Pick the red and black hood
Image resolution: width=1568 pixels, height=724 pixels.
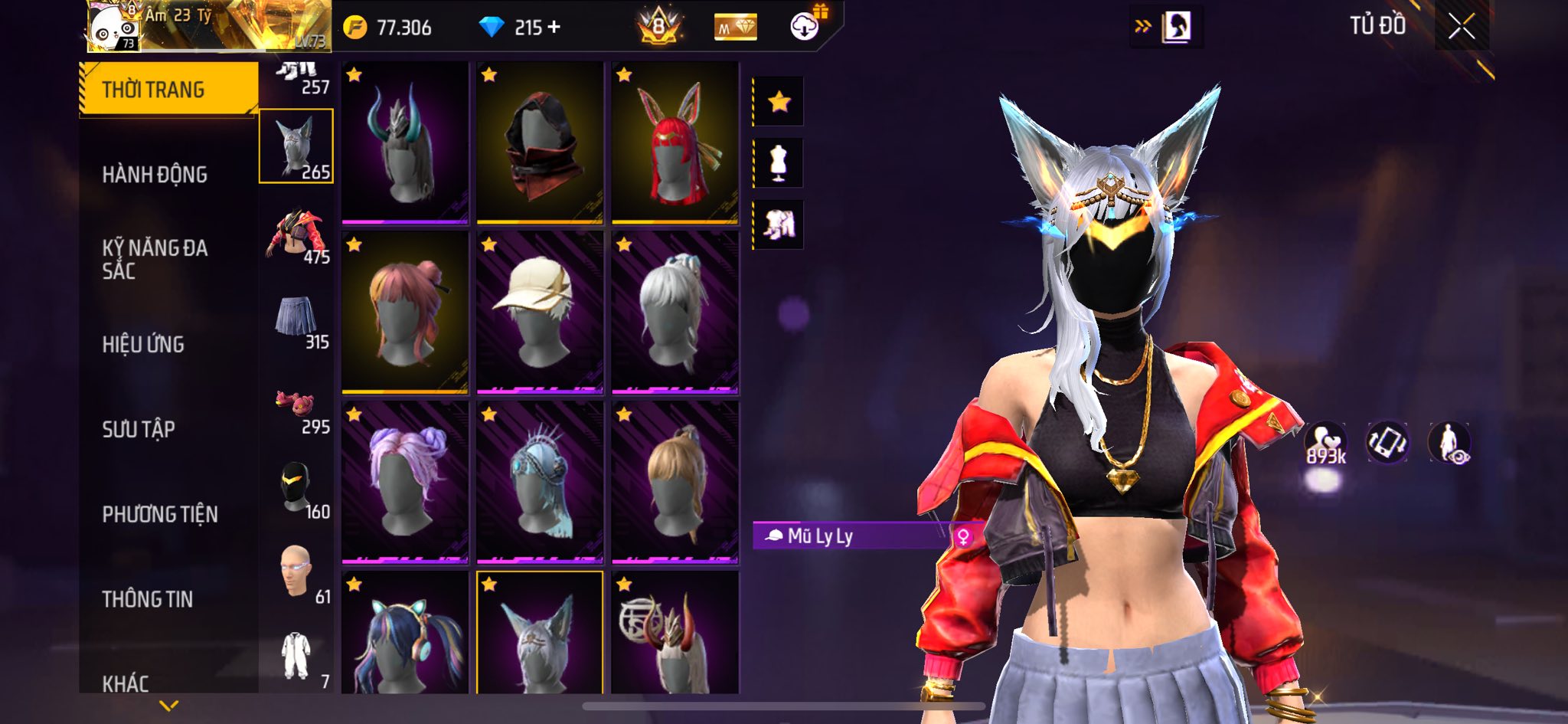coord(540,143)
